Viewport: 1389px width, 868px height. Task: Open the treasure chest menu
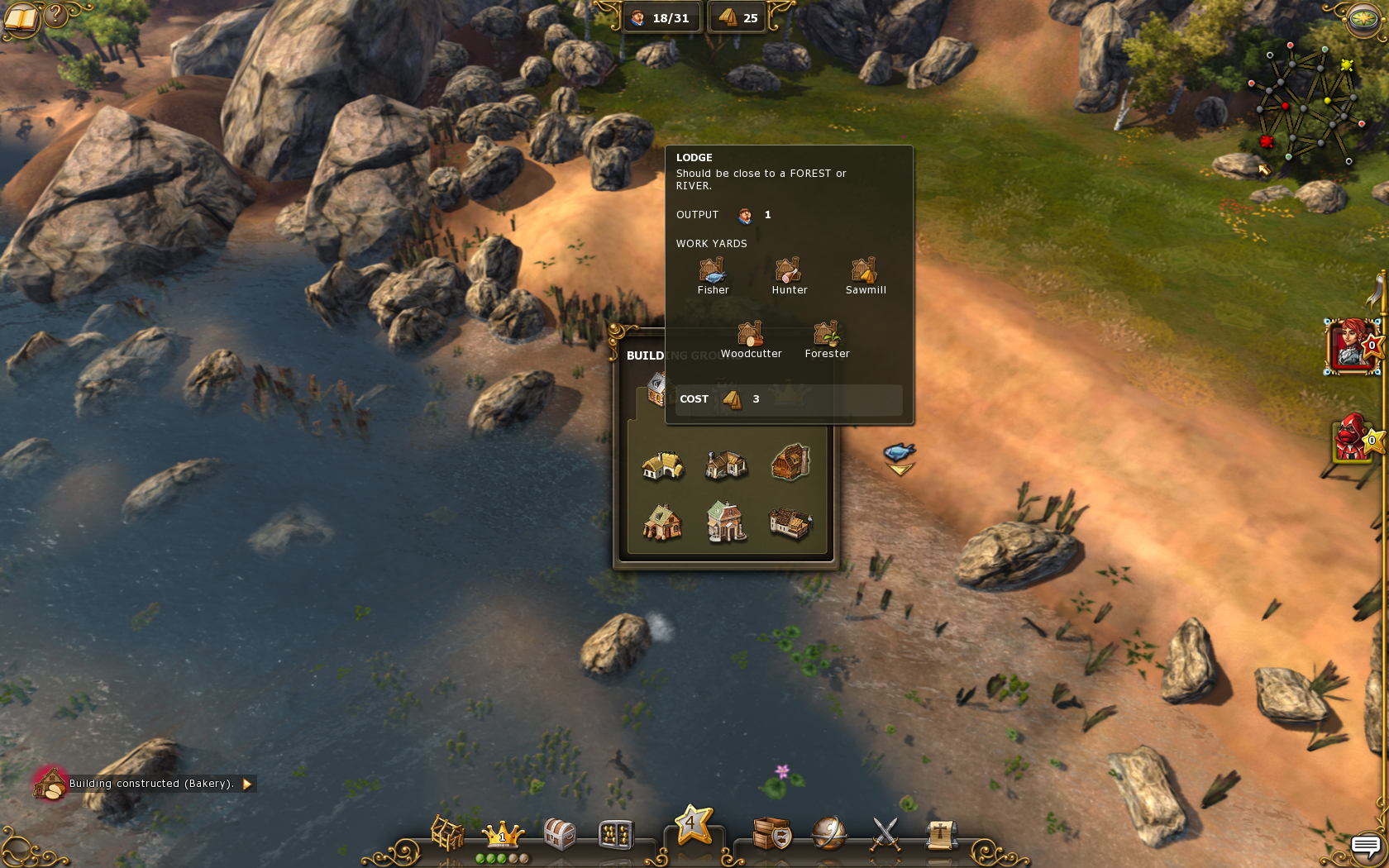[560, 833]
